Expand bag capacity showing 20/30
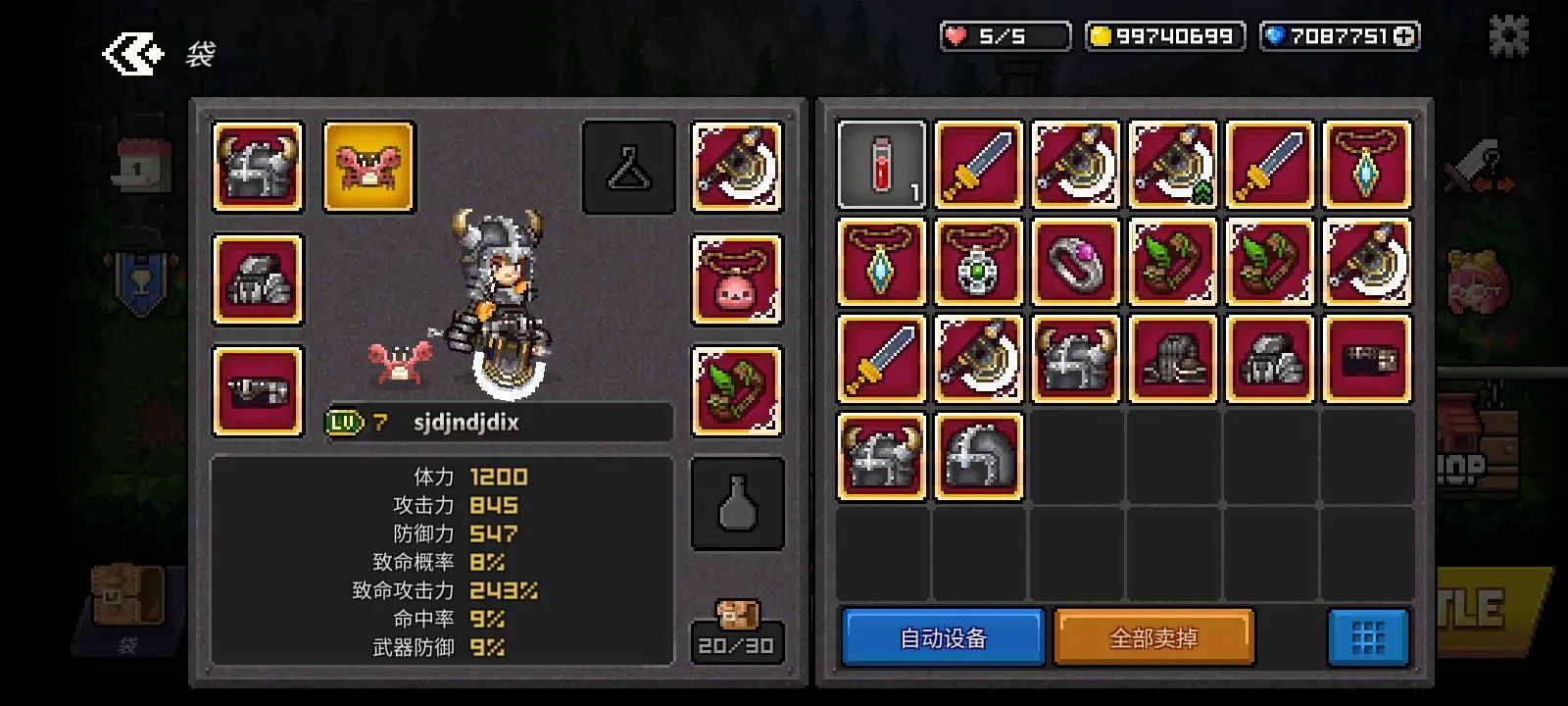The height and width of the screenshot is (706, 1568). pos(737,632)
